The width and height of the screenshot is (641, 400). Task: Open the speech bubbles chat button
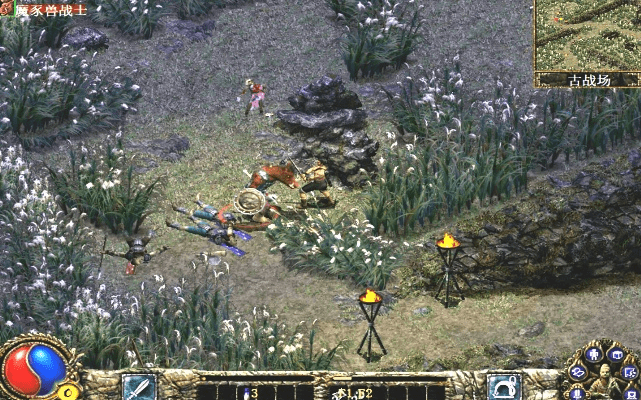[577, 372]
